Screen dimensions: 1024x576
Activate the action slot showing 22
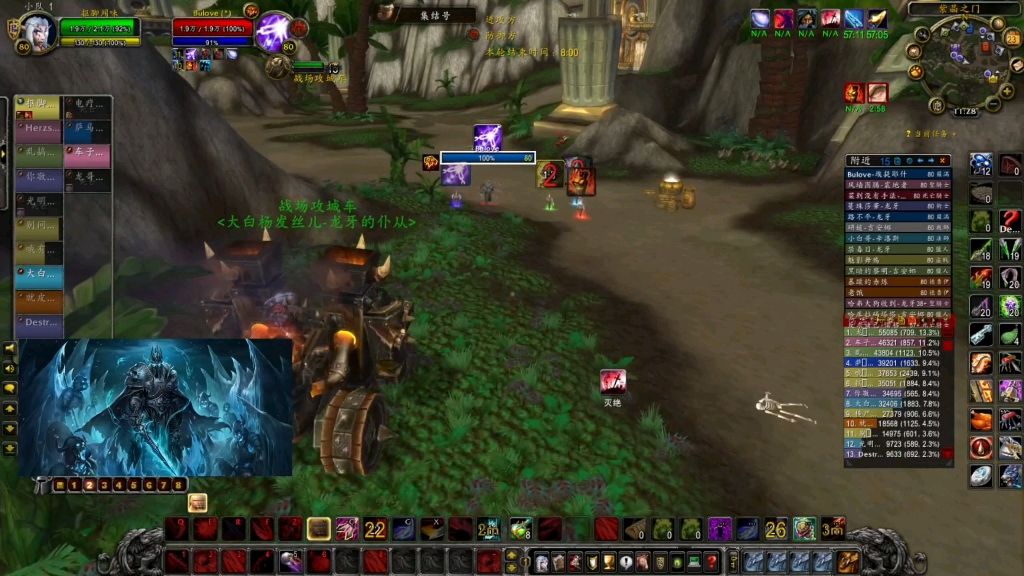[375, 529]
